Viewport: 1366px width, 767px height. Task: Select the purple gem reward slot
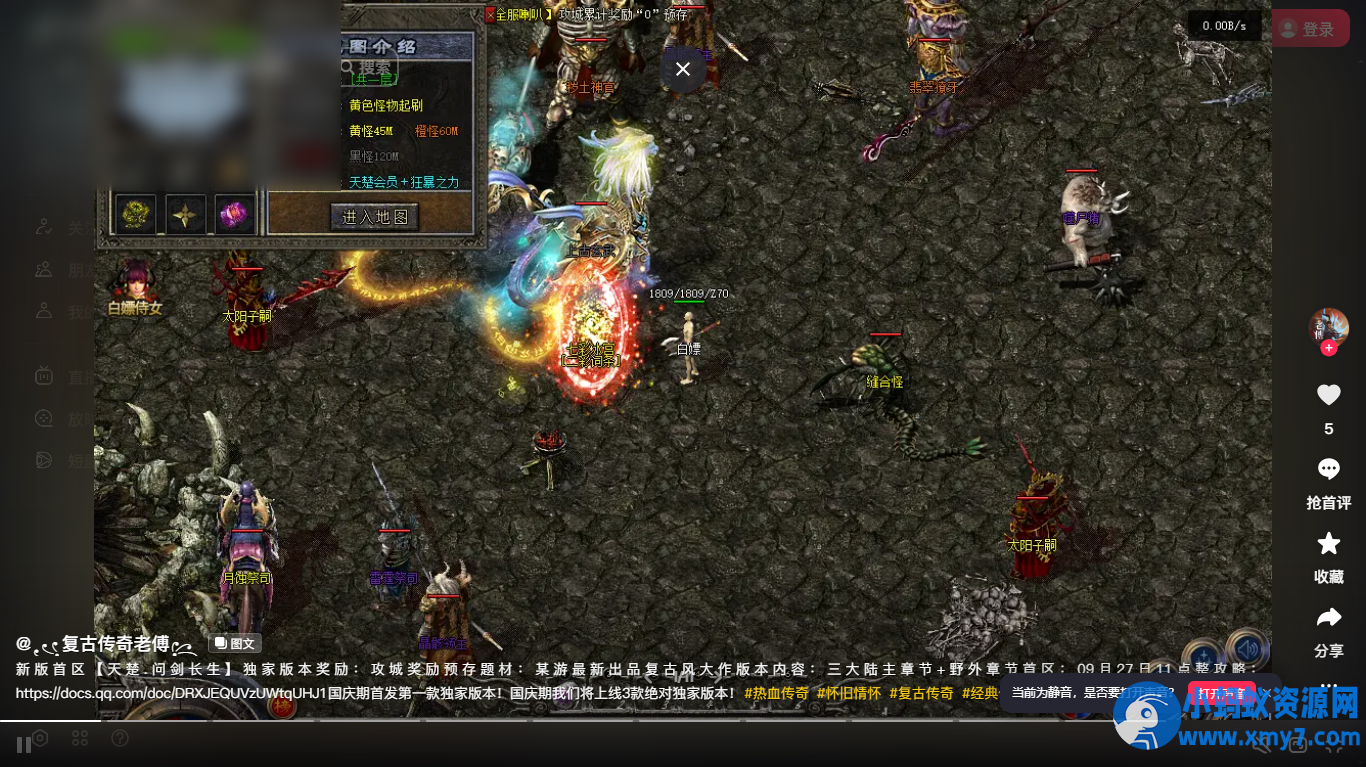pyautogui.click(x=236, y=214)
